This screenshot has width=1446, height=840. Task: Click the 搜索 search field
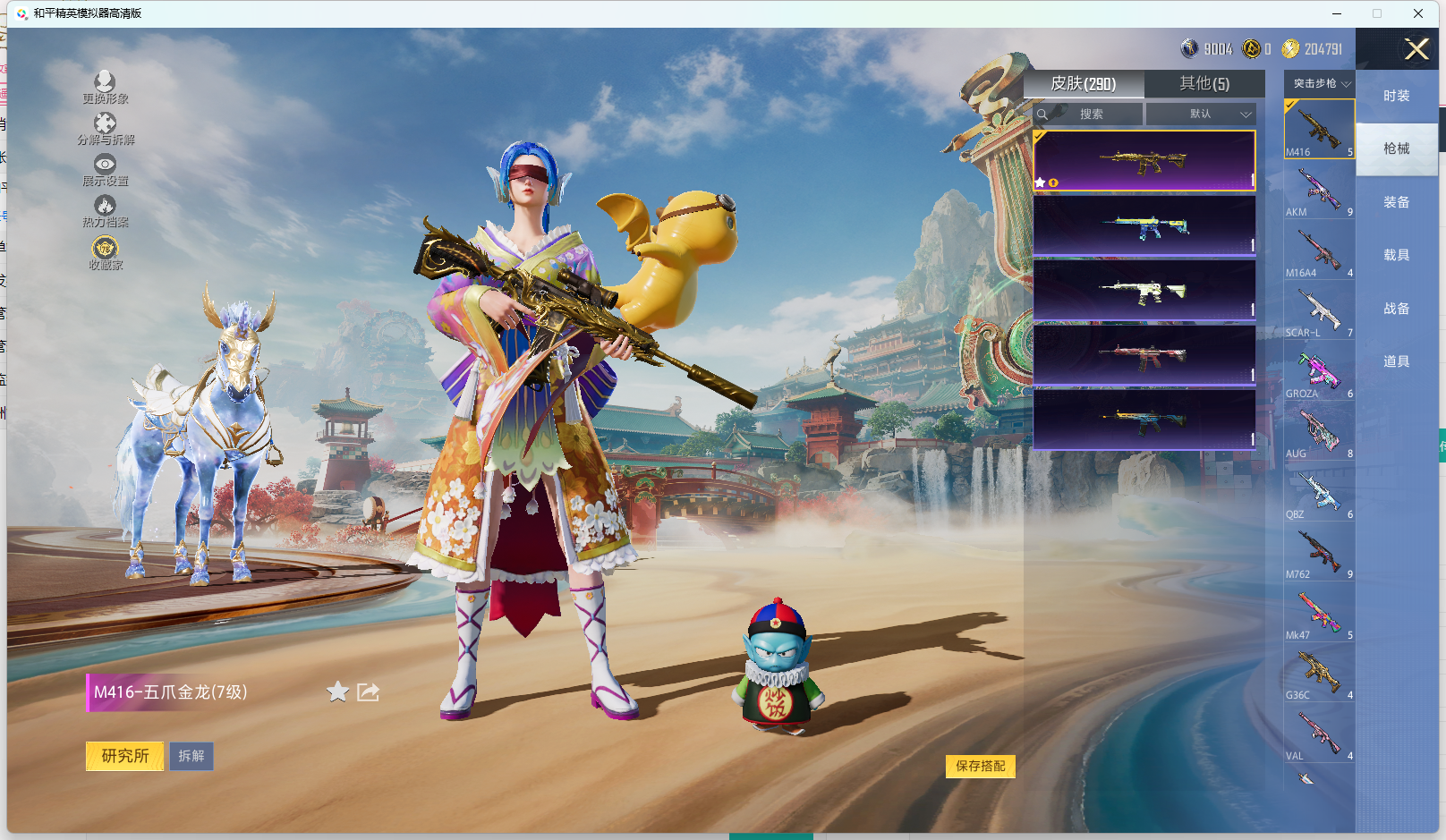click(x=1089, y=114)
